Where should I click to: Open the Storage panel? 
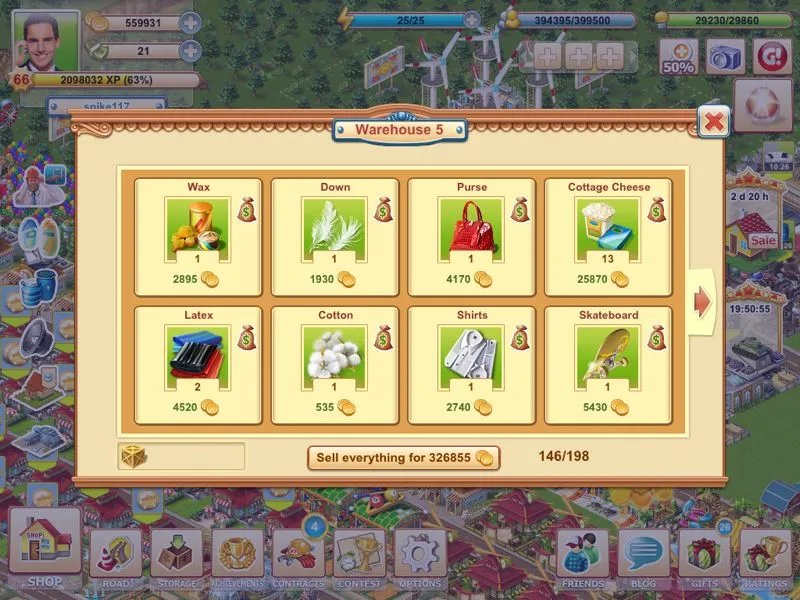tap(176, 556)
